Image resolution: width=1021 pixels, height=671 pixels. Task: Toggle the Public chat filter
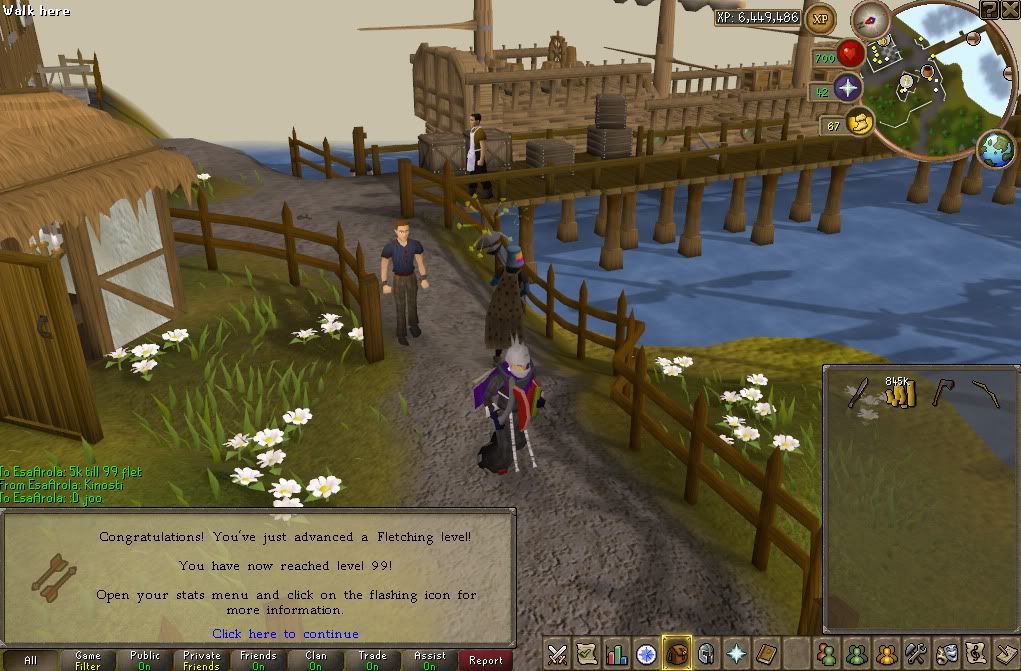(x=144, y=660)
